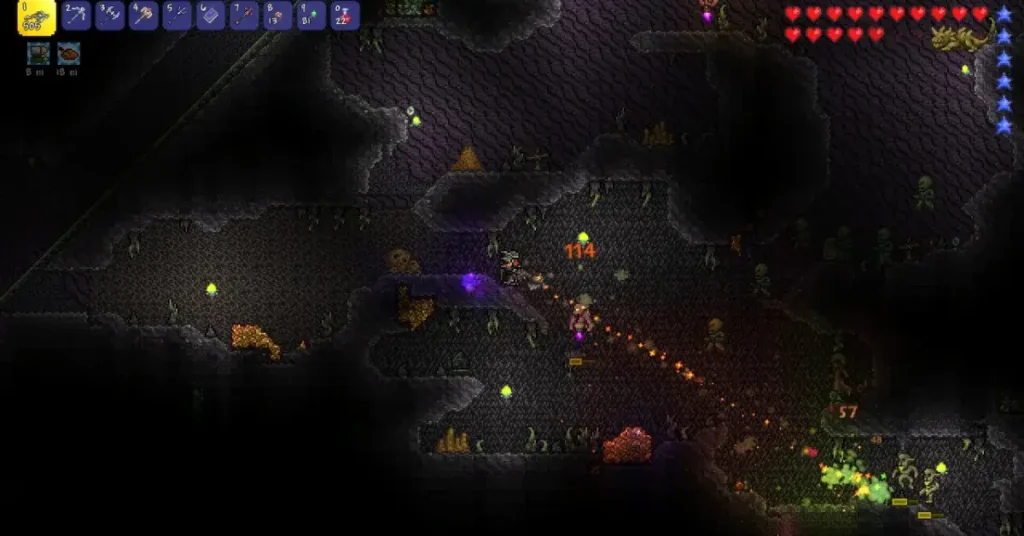Click the first buff icon below hotbar
Image resolution: width=1024 pixels, height=536 pixels.
pos(39,52)
